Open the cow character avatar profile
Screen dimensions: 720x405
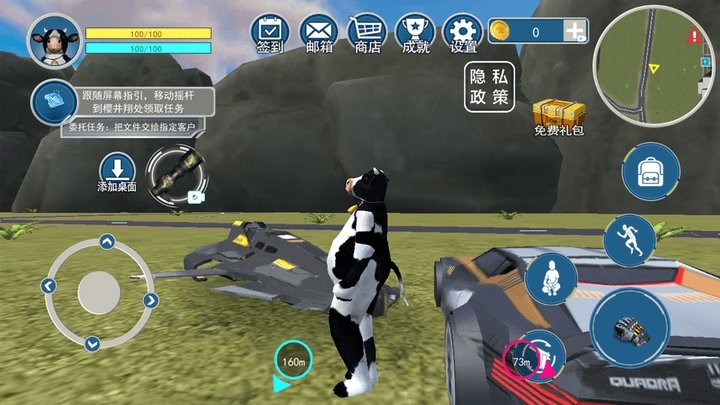53,40
